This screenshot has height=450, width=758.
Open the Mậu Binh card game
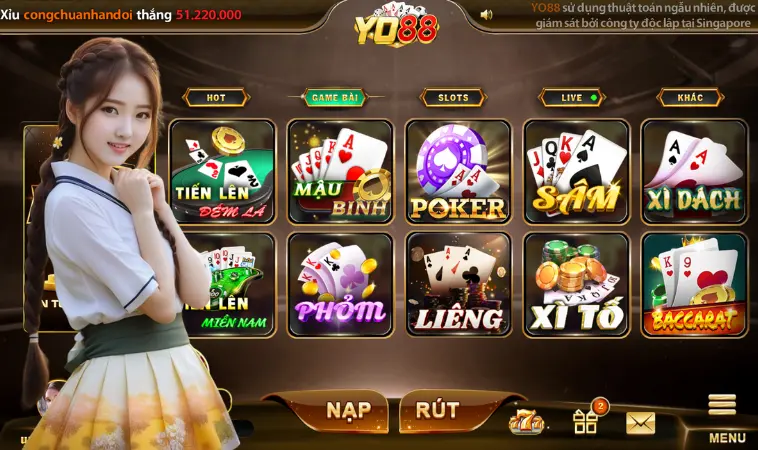340,171
